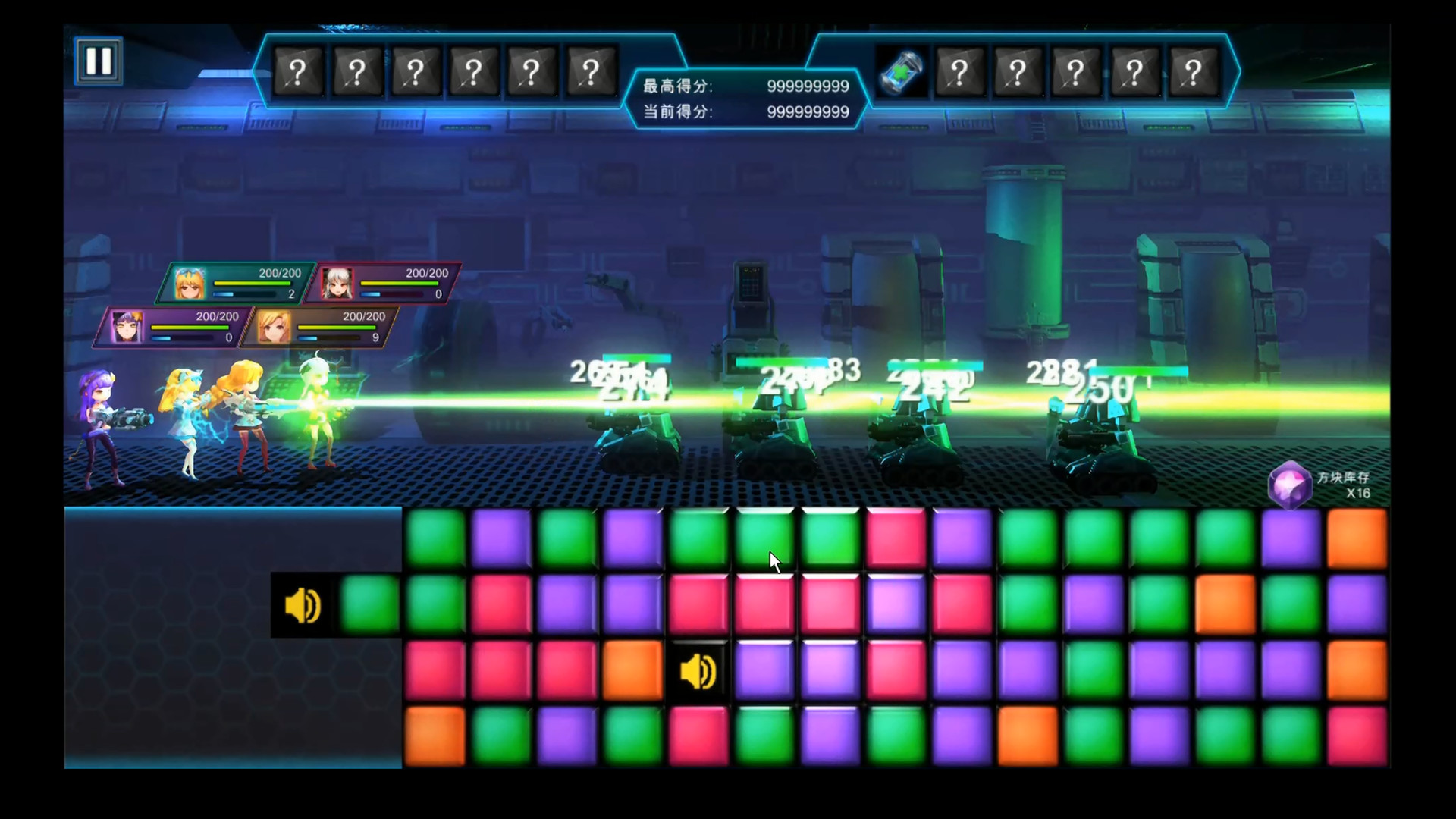Choose the blonde portrait on the orange panel
The height and width of the screenshot is (819, 1456).
coord(273,327)
